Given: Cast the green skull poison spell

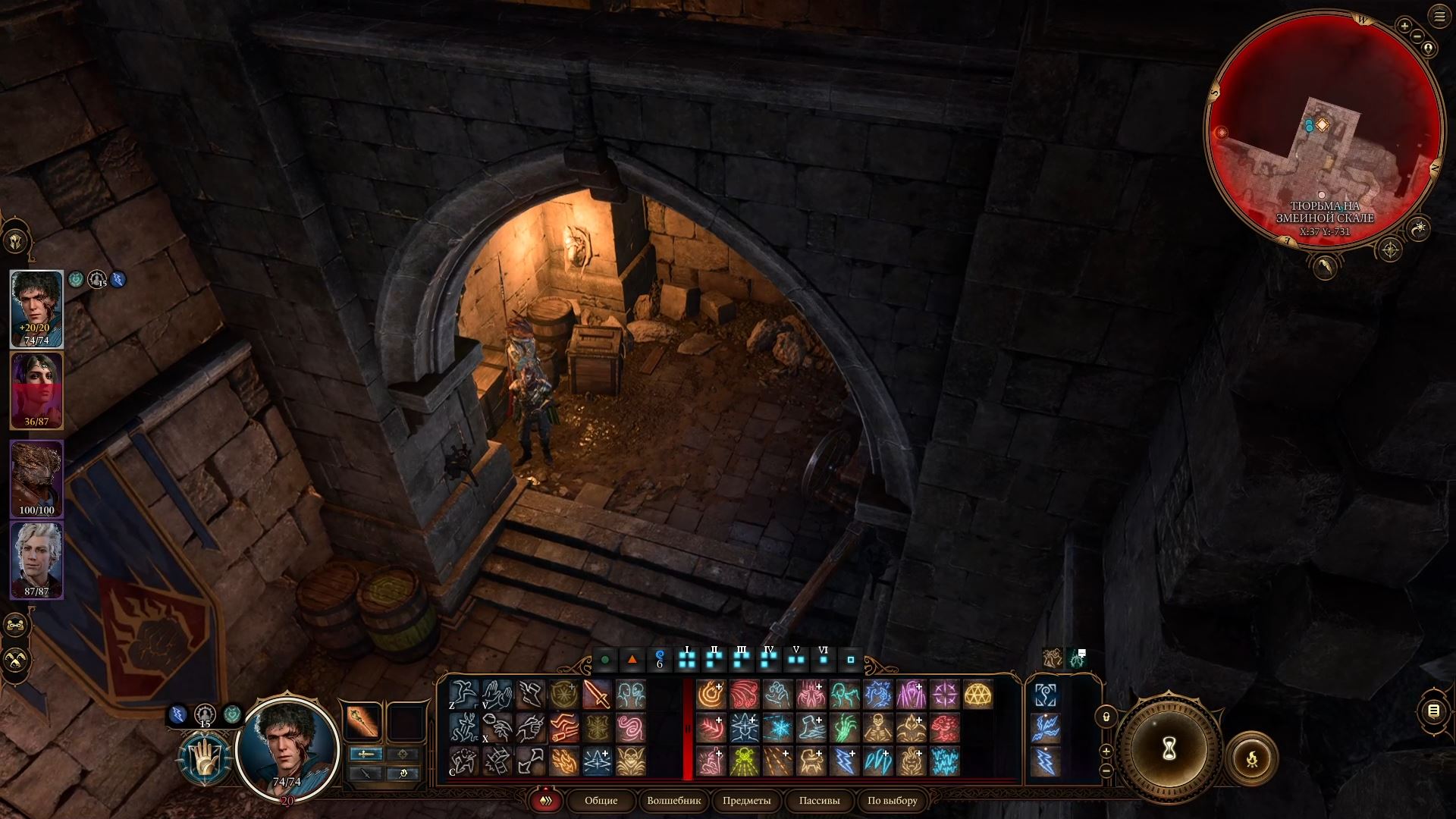Looking at the screenshot, I should (x=744, y=761).
